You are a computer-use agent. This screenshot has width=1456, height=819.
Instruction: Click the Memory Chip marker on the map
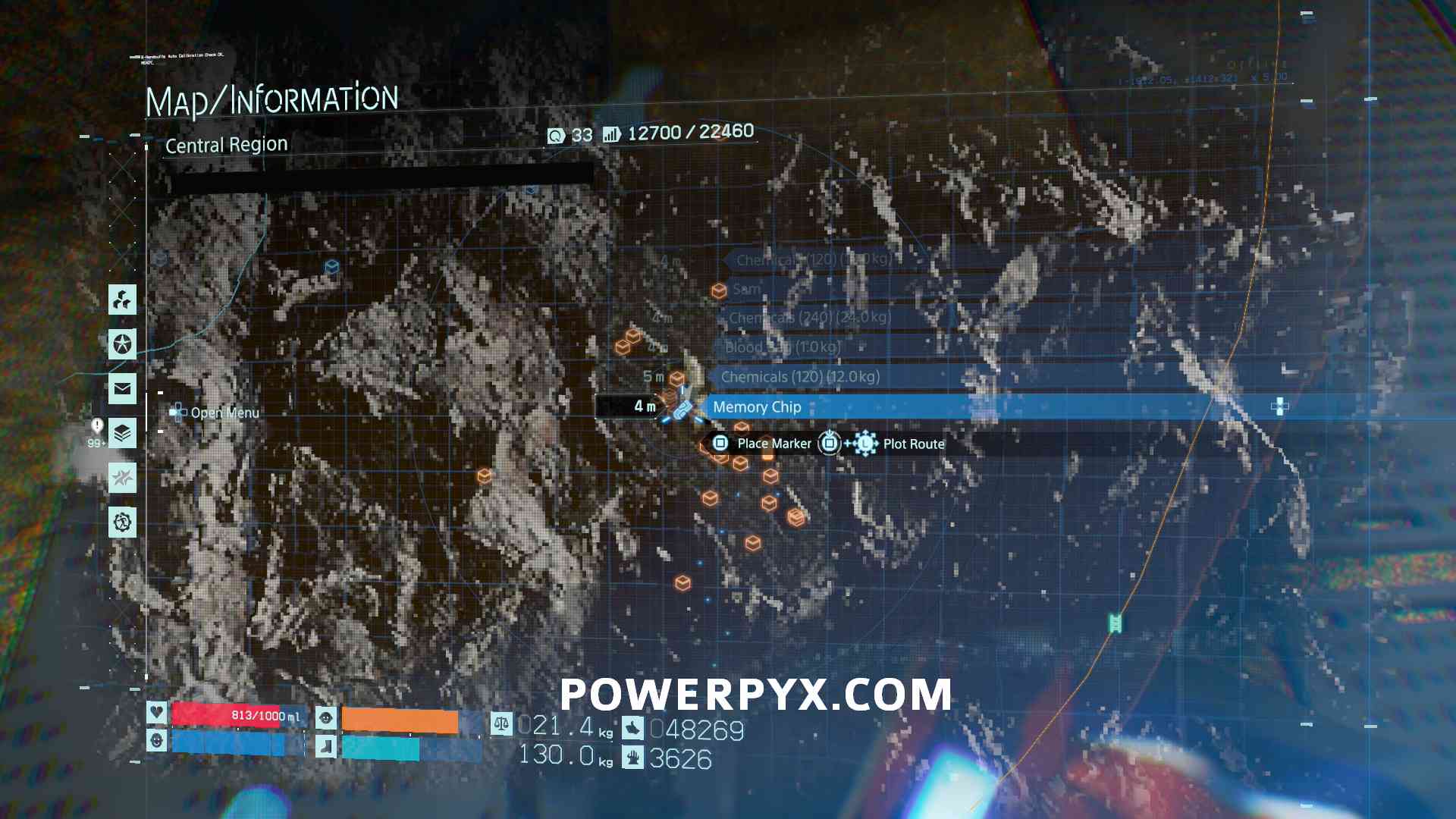coord(682,409)
